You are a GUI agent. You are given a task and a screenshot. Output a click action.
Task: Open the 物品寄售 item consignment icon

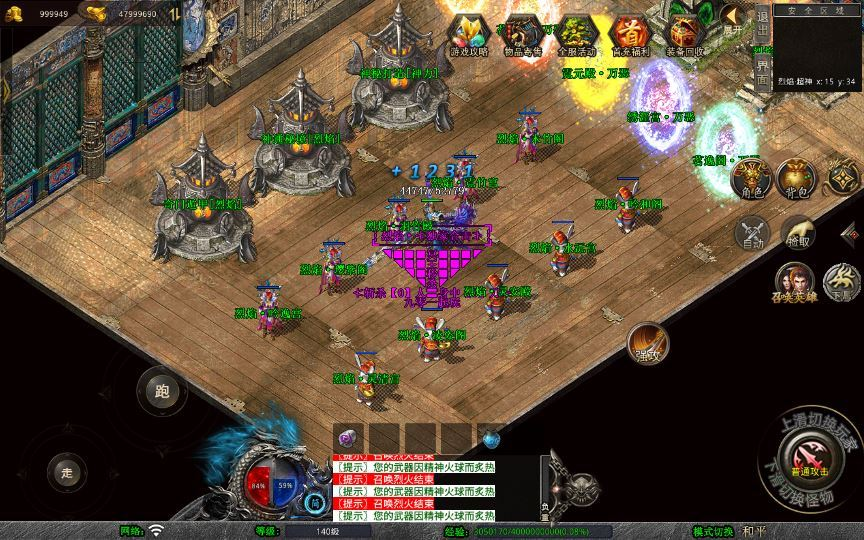(522, 34)
